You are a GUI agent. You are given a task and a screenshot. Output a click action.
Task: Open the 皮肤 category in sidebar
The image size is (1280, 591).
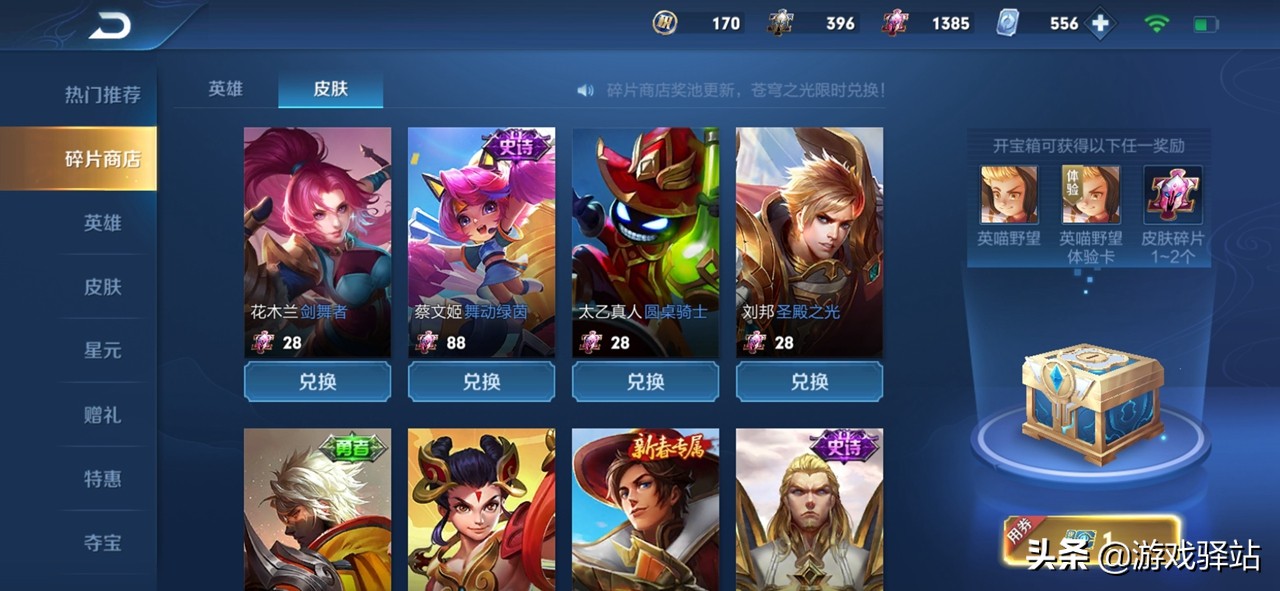[102, 287]
